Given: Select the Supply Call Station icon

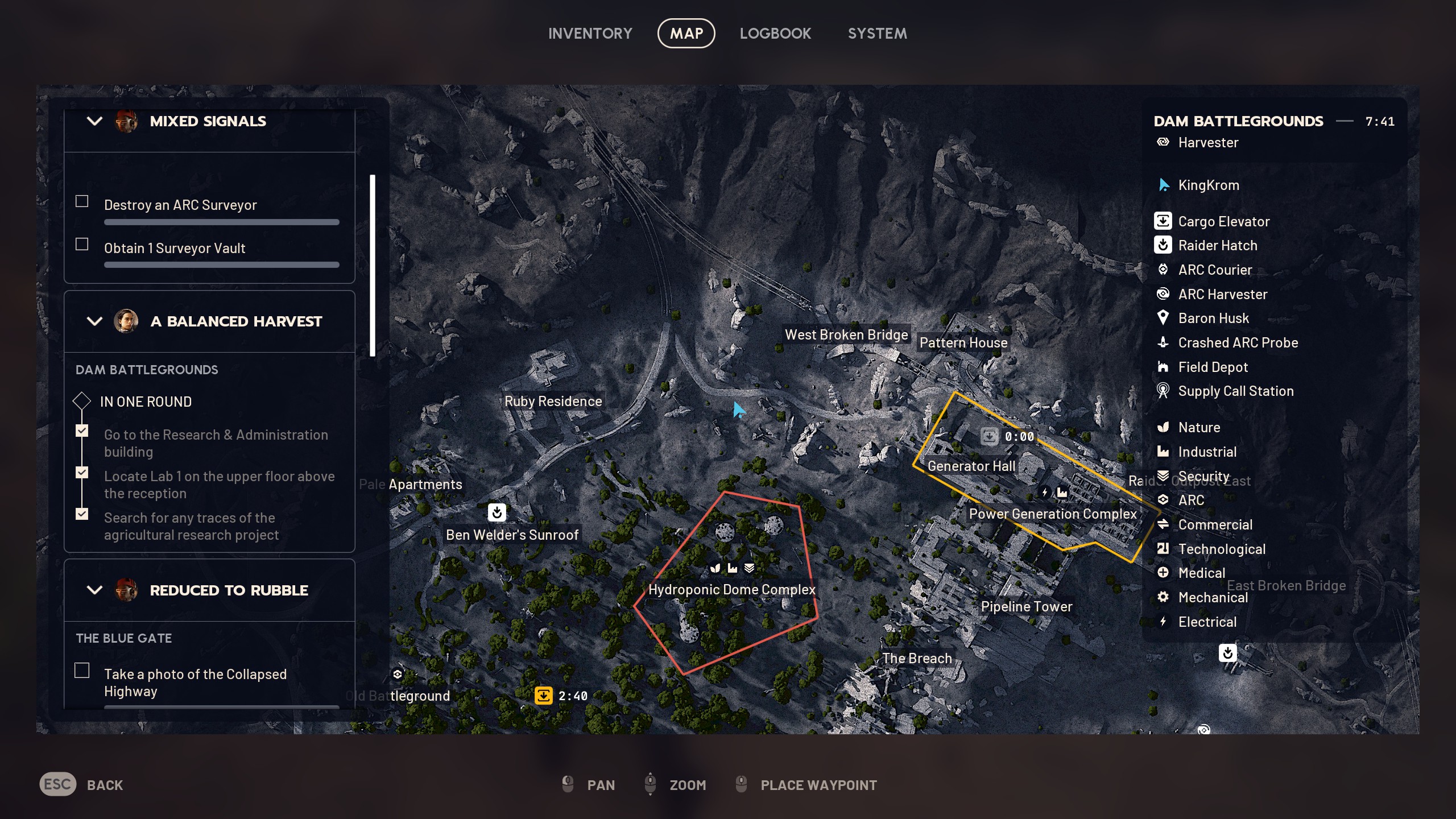Looking at the screenshot, I should 1164,391.
